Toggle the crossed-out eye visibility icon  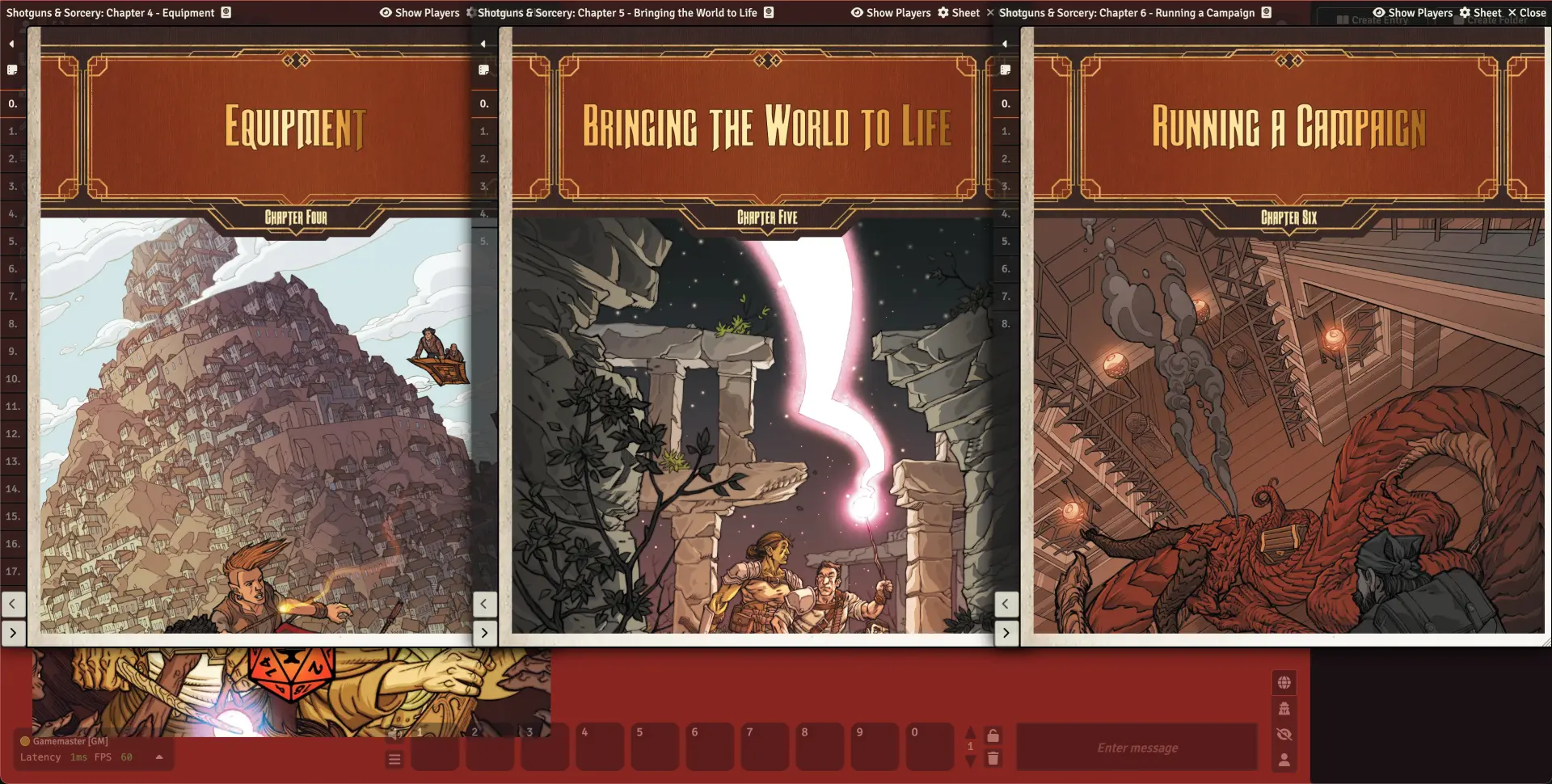(1284, 735)
